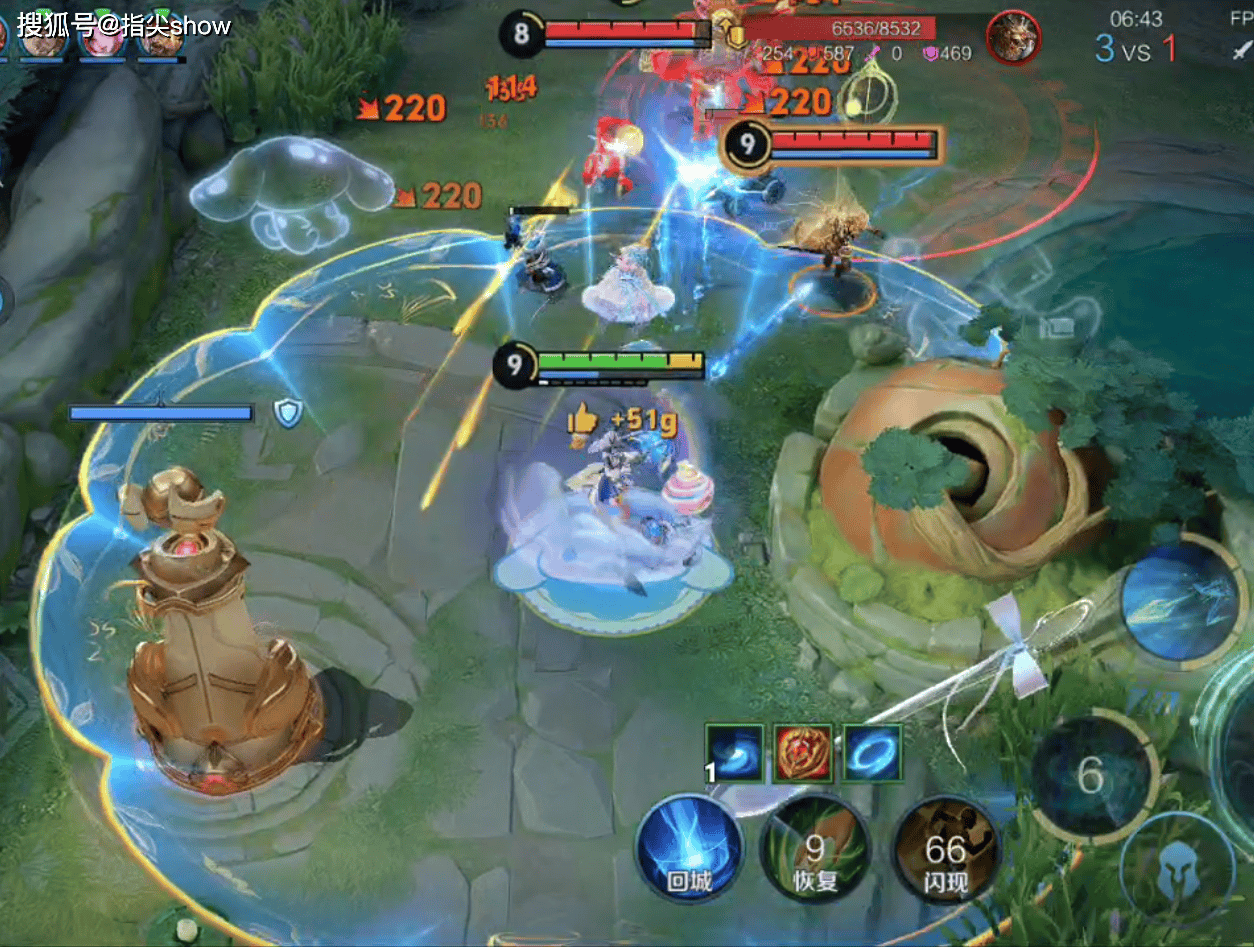Tap the skill button showing cooldown 6
The height and width of the screenshot is (947, 1254).
1091,775
